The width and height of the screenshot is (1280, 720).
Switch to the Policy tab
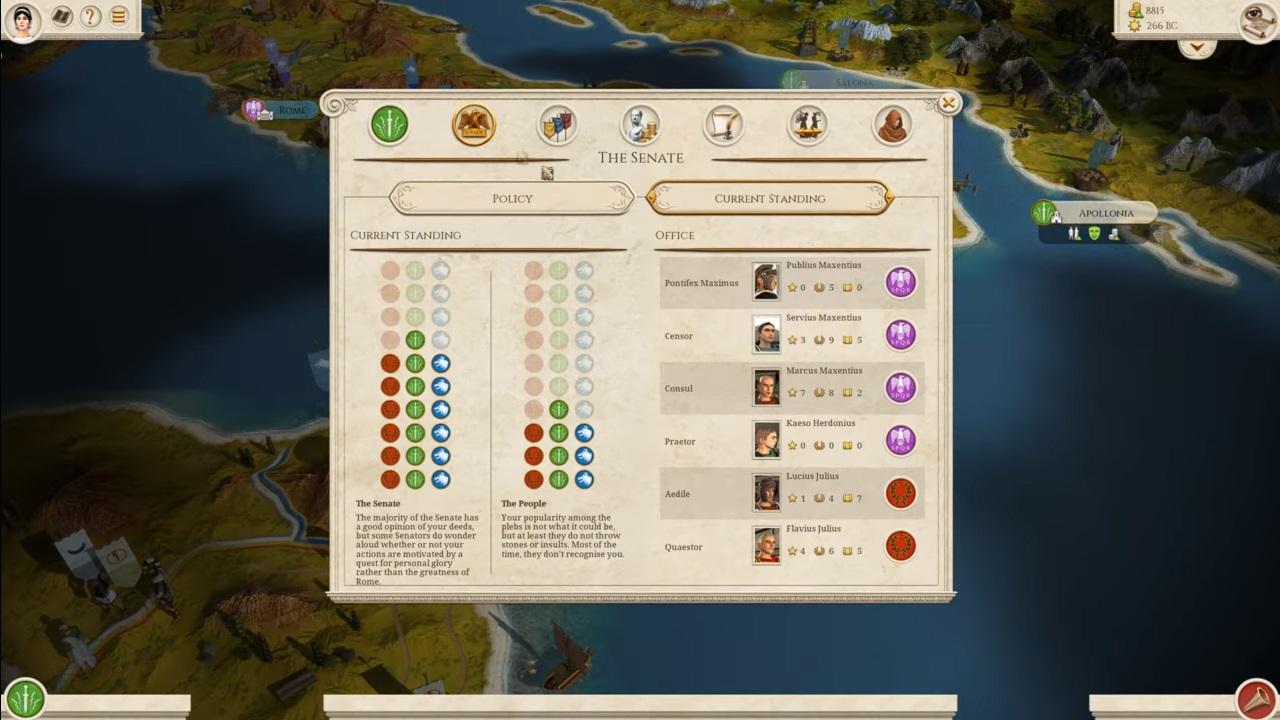click(512, 198)
